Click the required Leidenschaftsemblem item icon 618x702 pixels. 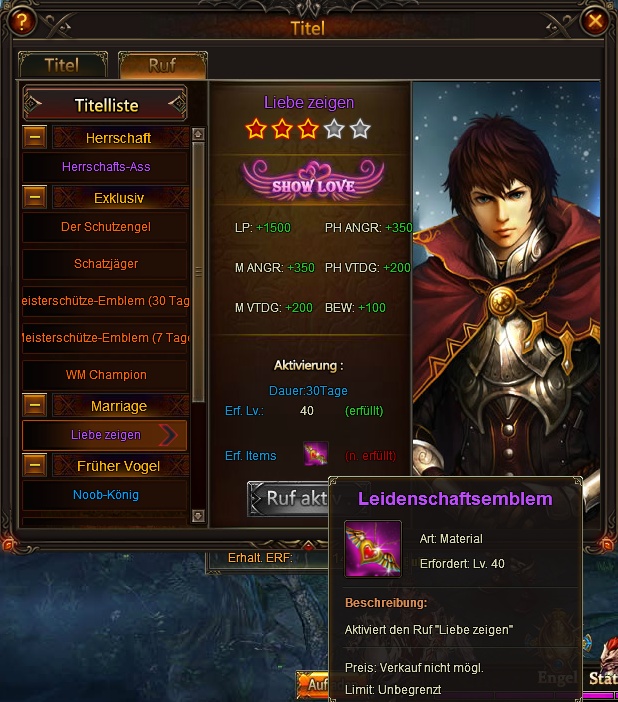[x=316, y=456]
